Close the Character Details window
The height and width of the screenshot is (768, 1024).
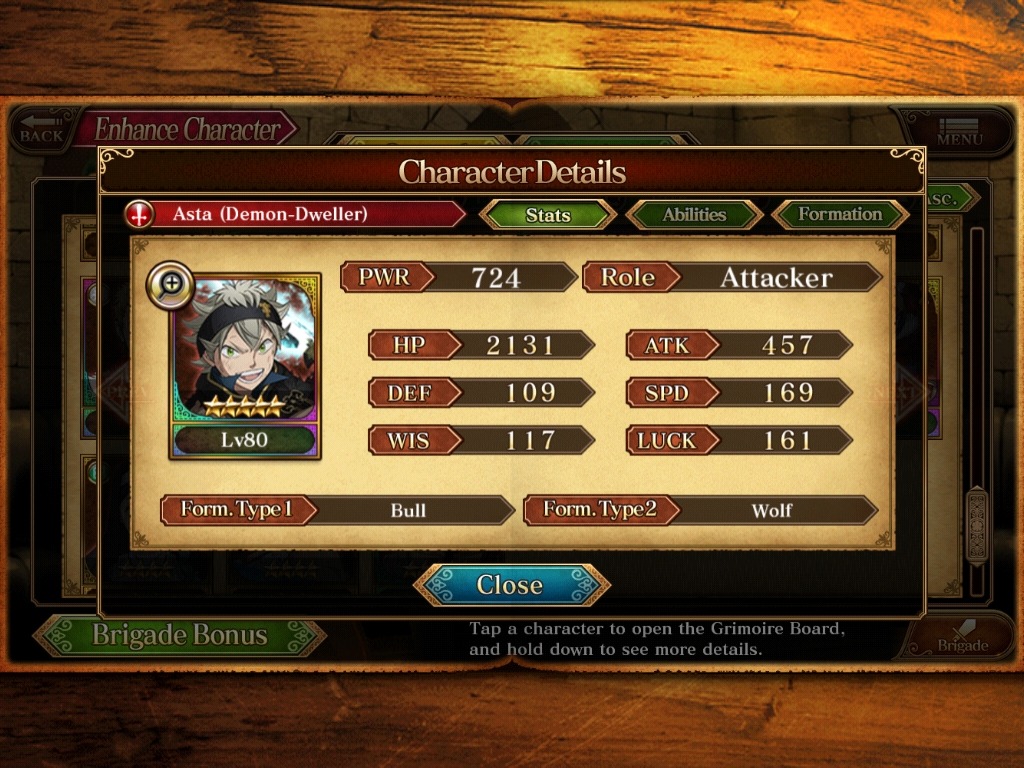(x=510, y=585)
